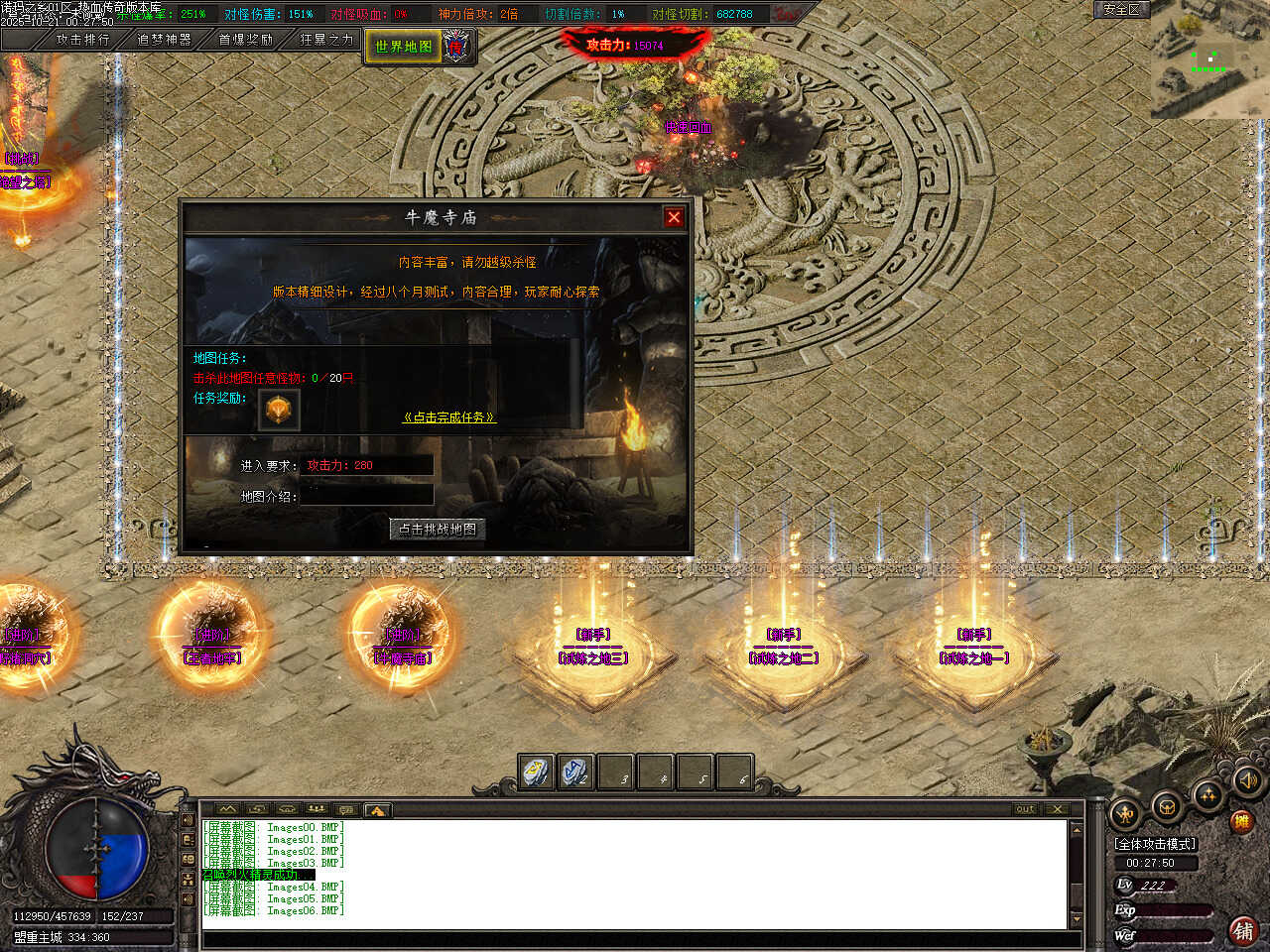Screen dimensions: 1270x952
Task: Click the 《点击完成任务》 link
Action: click(x=448, y=417)
